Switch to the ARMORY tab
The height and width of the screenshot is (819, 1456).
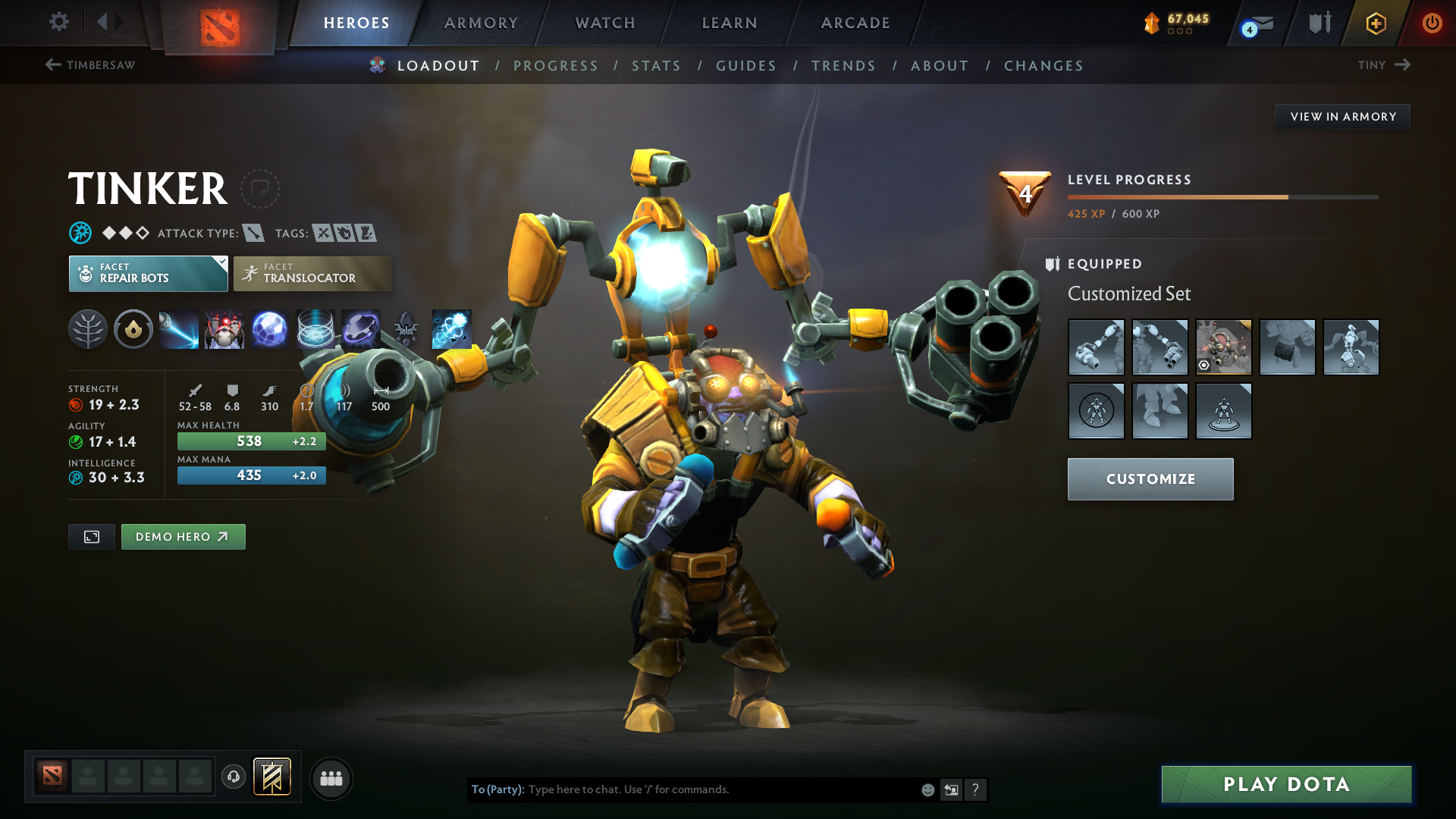pyautogui.click(x=481, y=23)
